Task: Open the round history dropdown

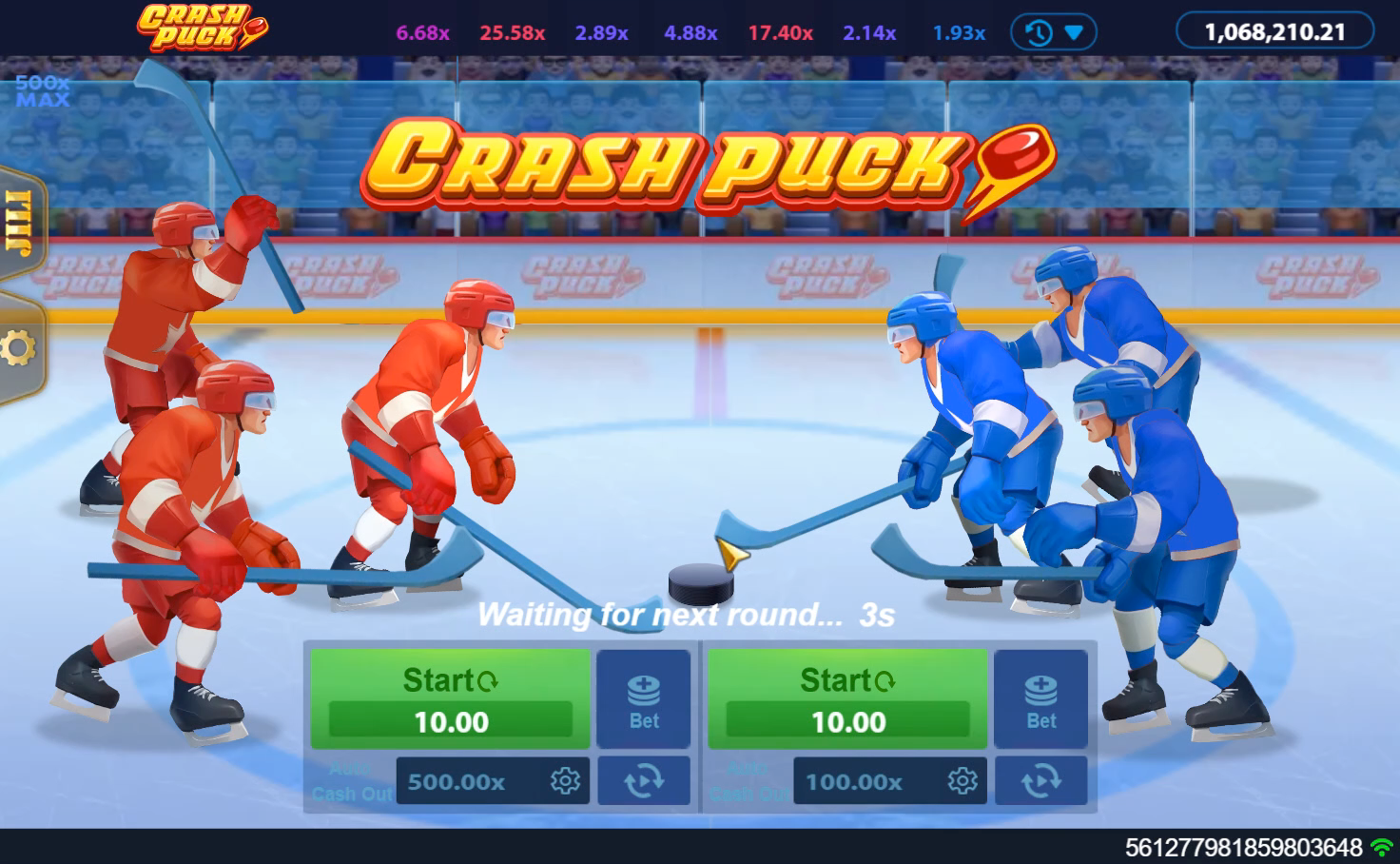Action: (1054, 32)
